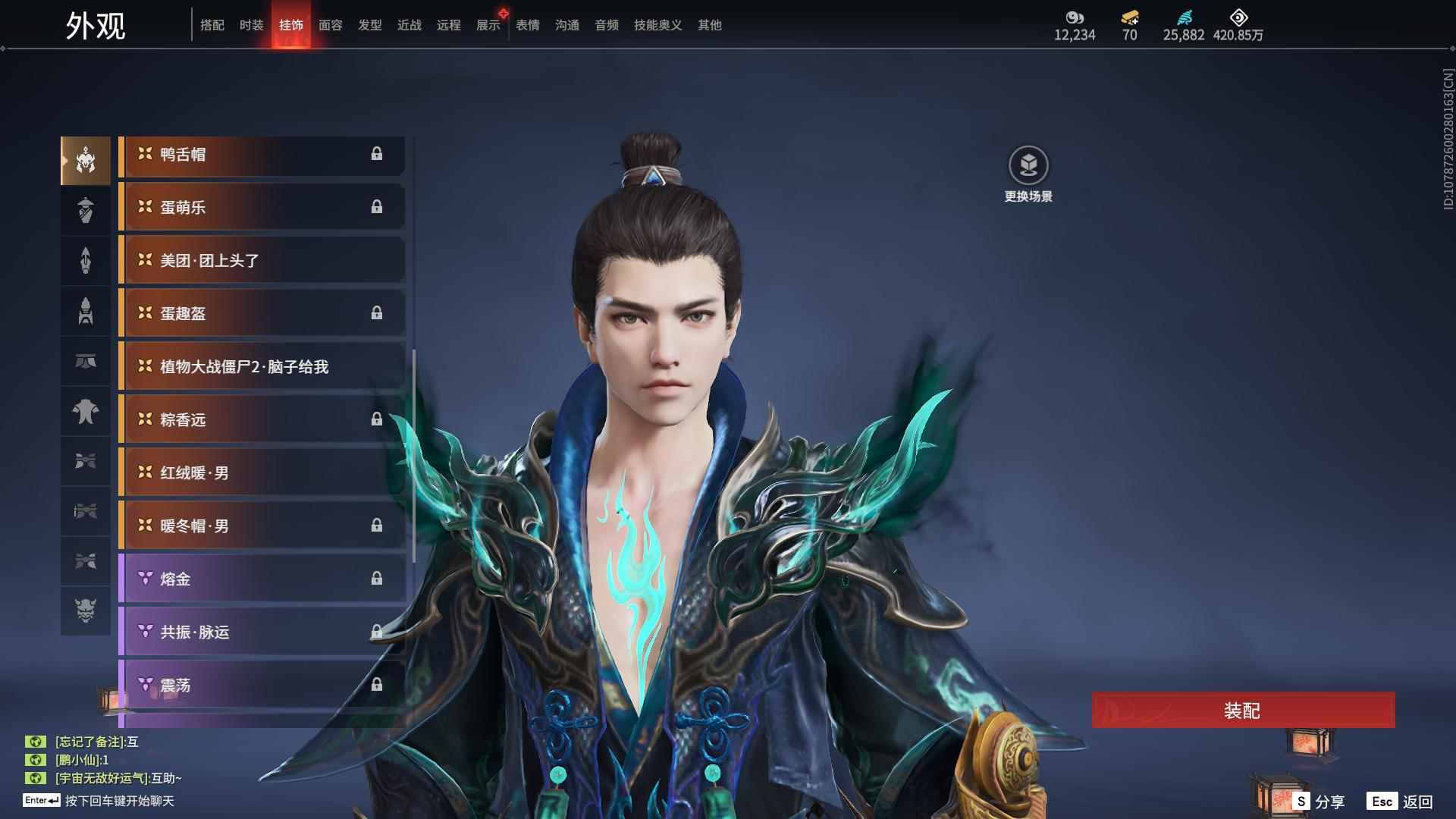Click the chat input prompt
This screenshot has width=1456, height=819.
[x=119, y=801]
